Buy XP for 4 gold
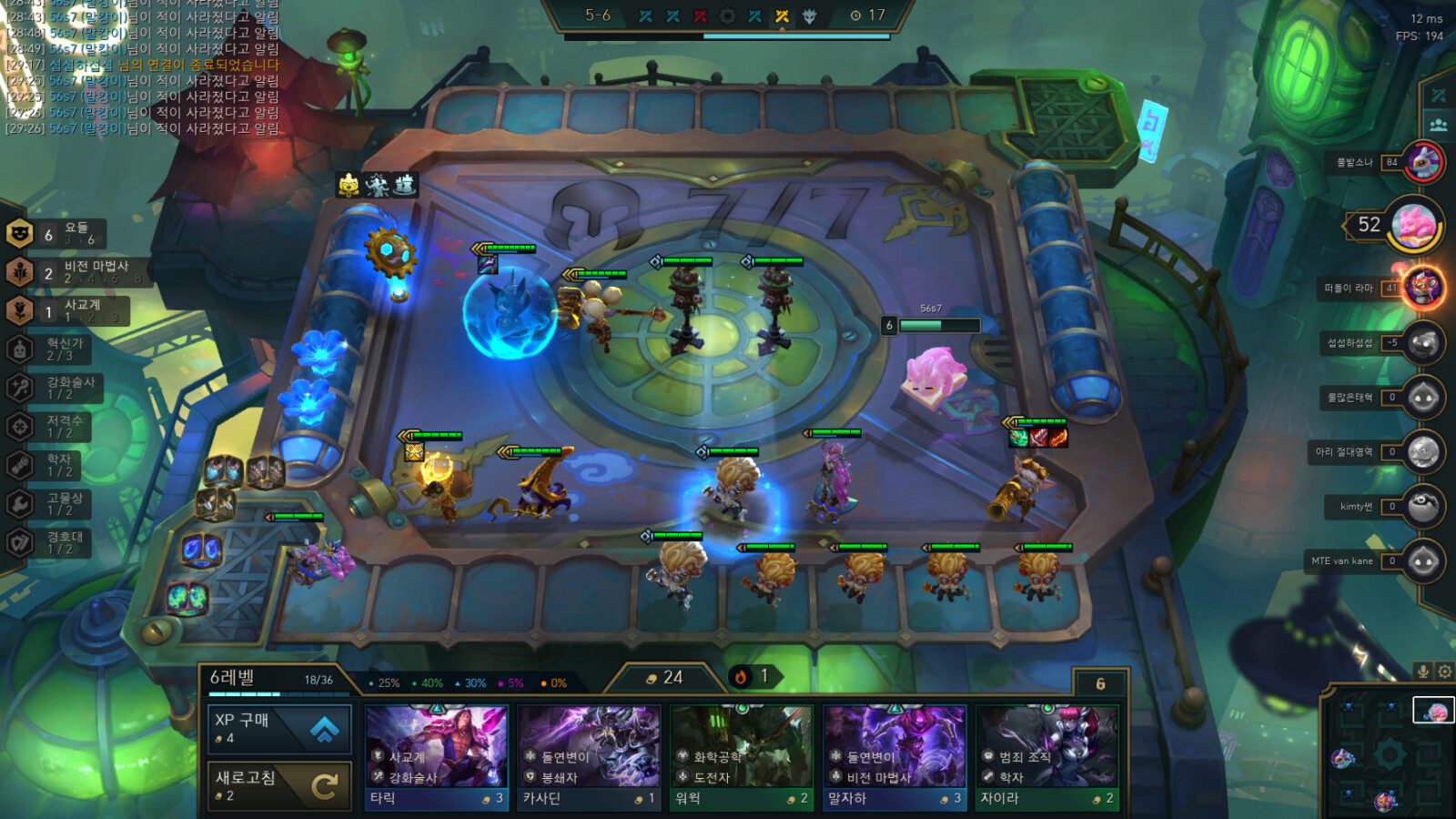This screenshot has height=819, width=1456. (279, 728)
